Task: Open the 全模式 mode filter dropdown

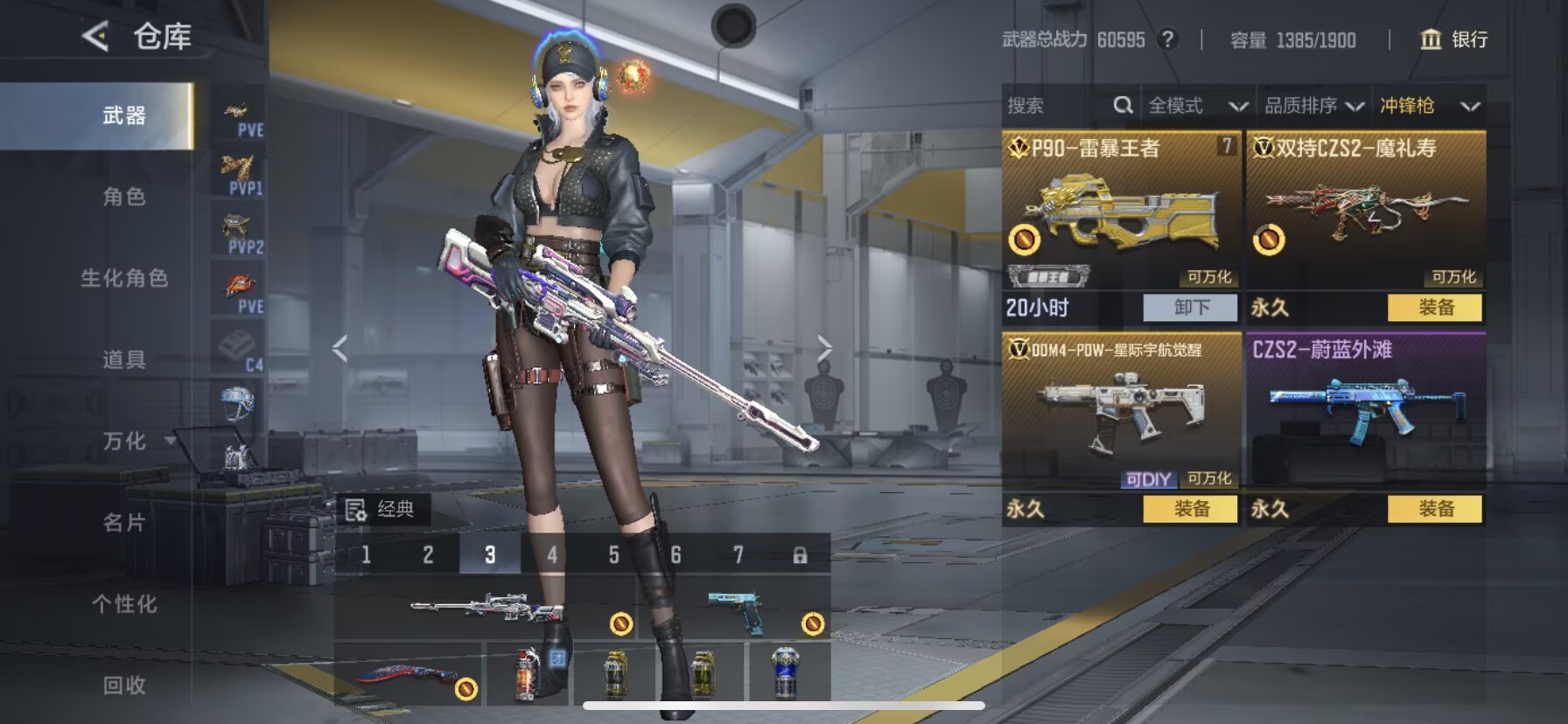Action: tap(1197, 106)
